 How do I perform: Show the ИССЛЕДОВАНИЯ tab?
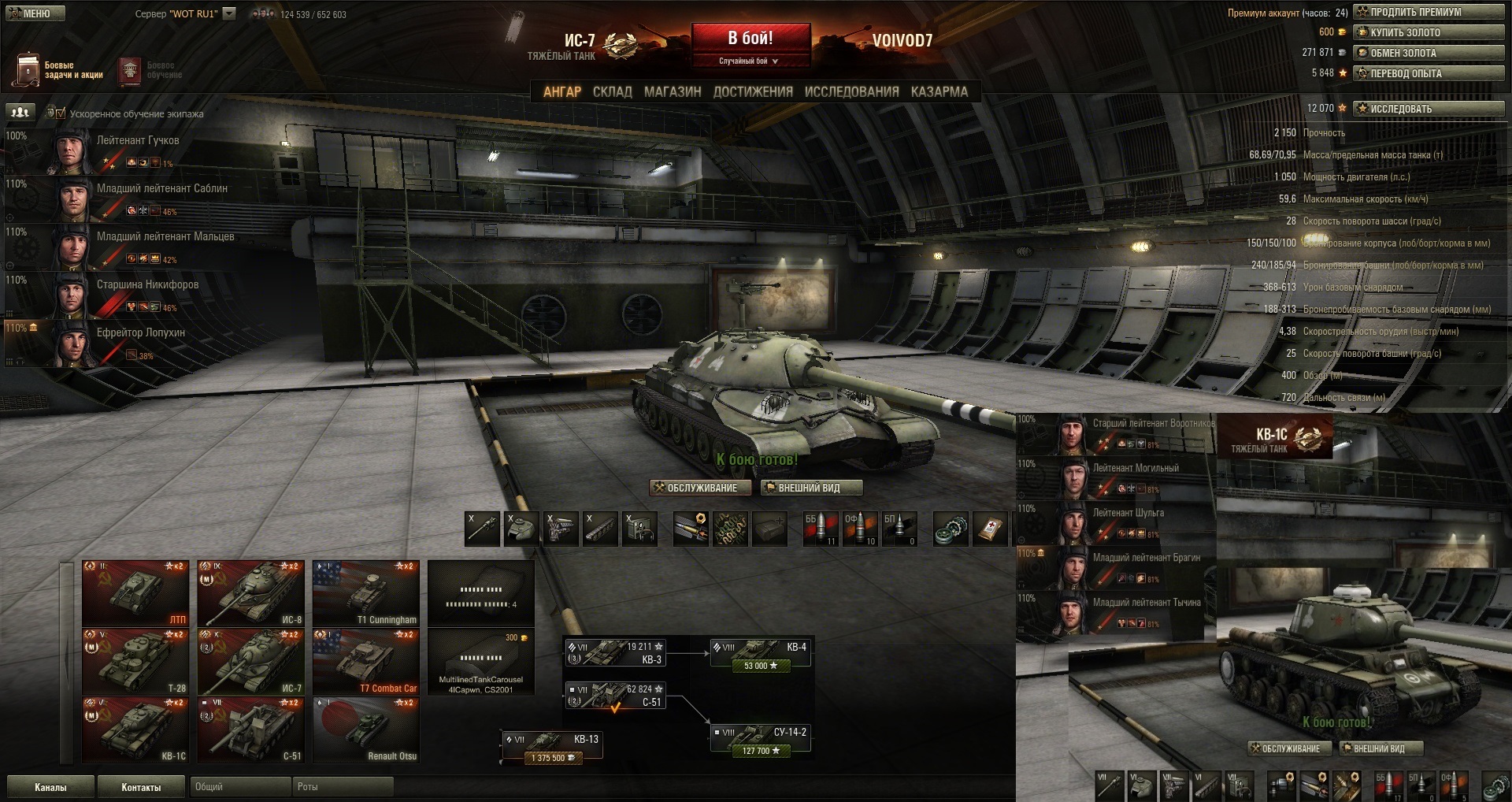pos(851,92)
